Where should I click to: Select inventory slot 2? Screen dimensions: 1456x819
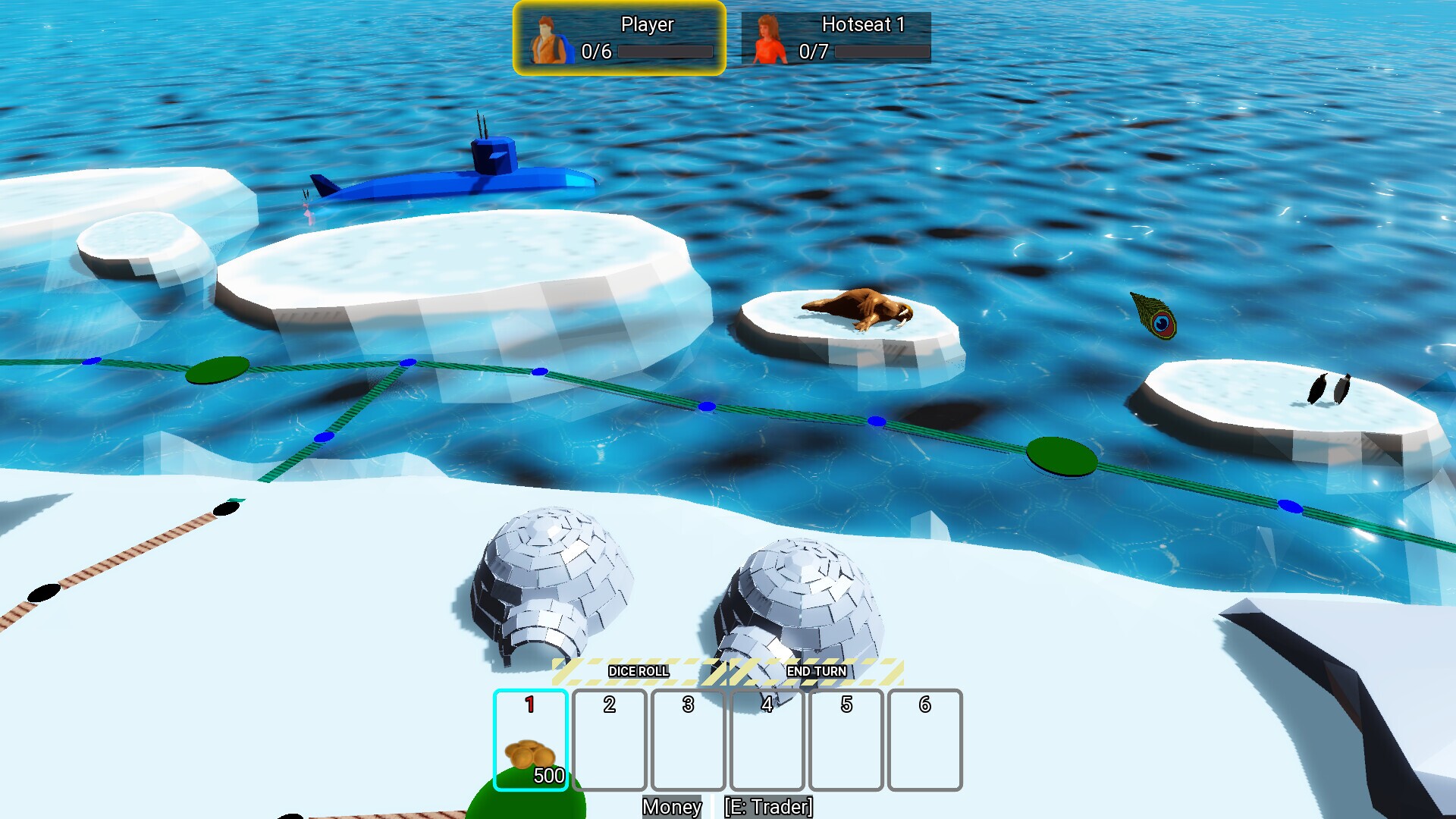tap(610, 739)
